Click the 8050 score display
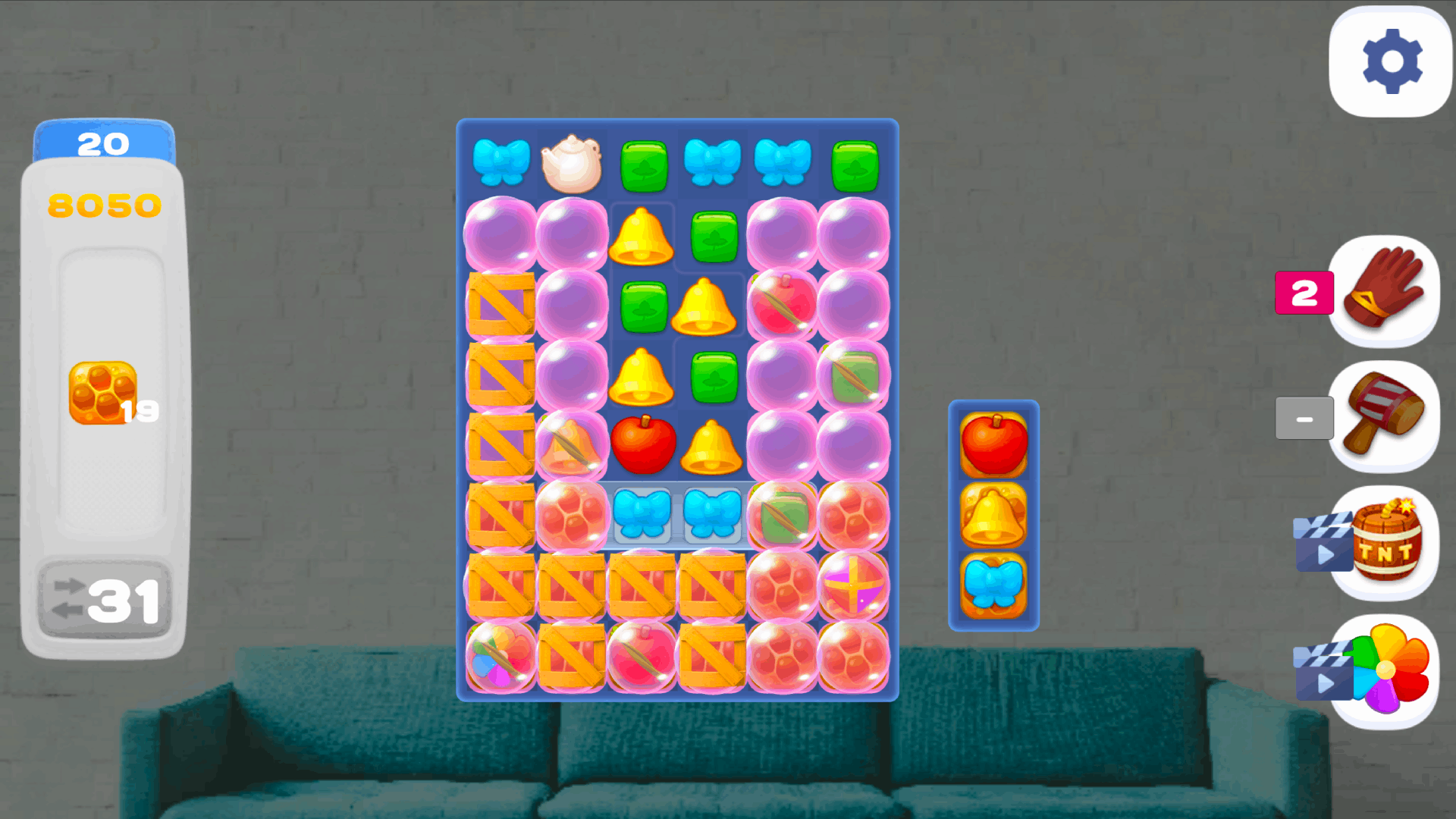1456x819 pixels. tap(103, 203)
